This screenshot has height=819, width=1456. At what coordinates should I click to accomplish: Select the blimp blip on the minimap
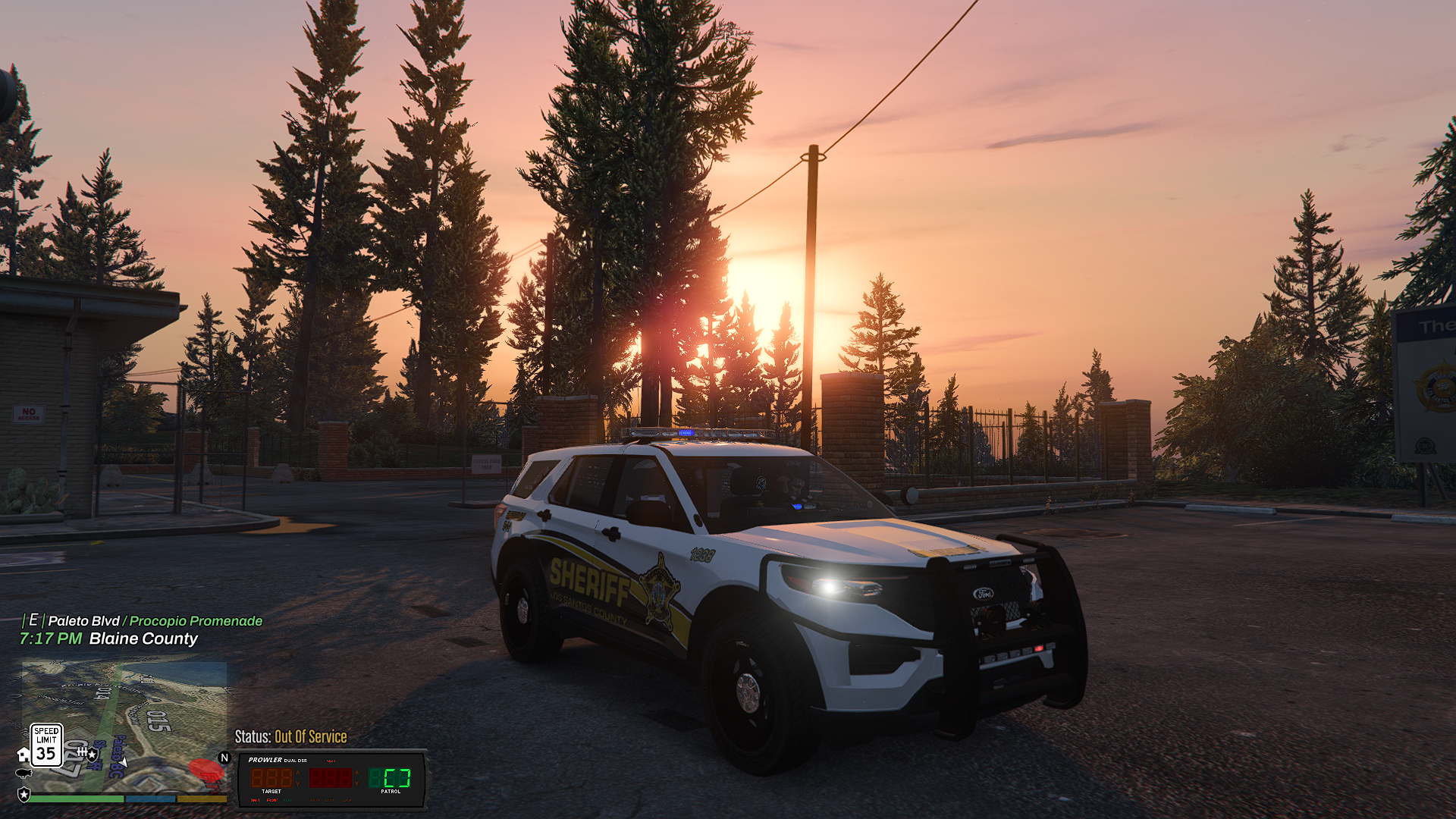pyautogui.click(x=24, y=773)
